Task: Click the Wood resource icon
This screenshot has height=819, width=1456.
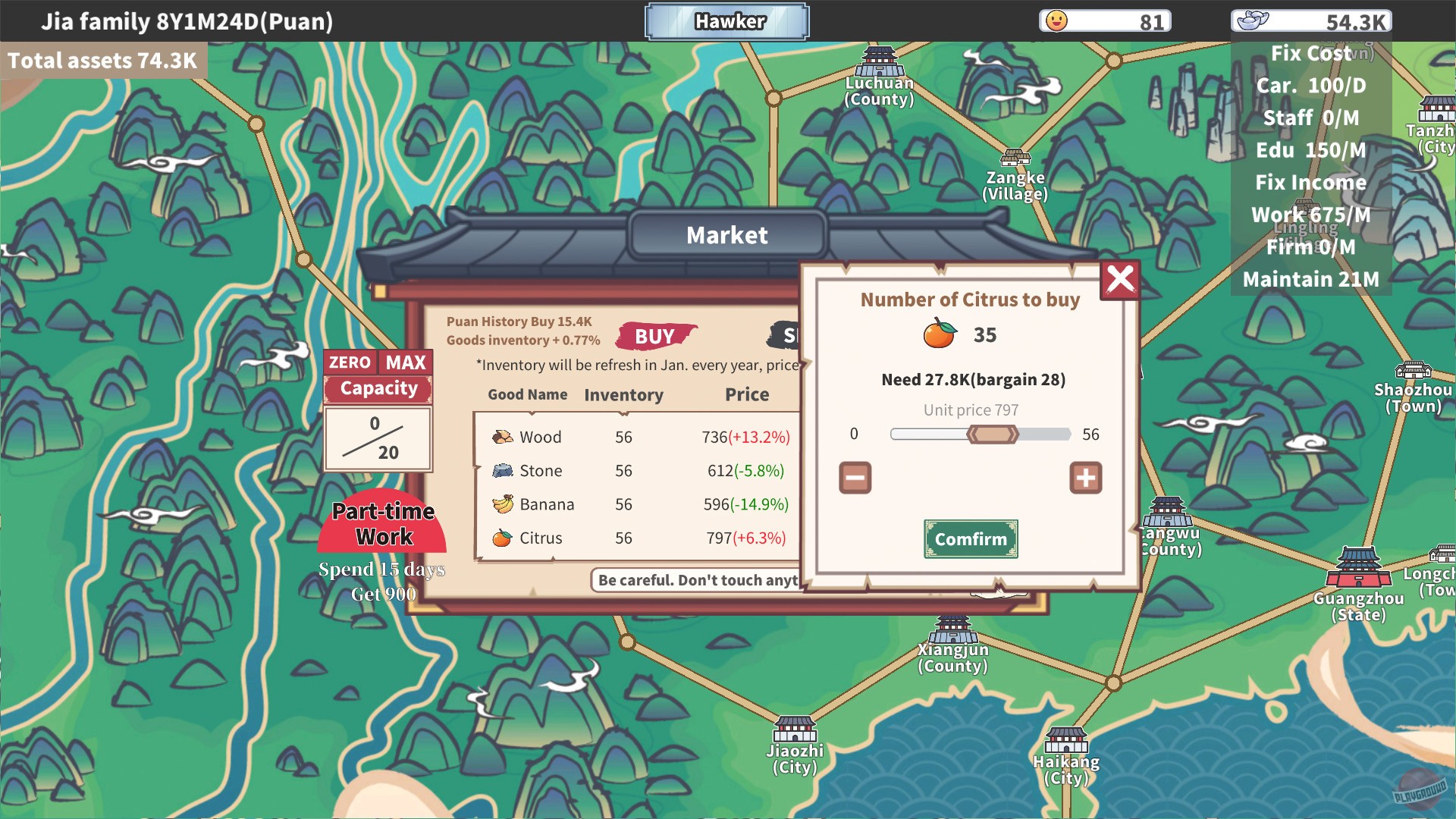Action: (x=502, y=437)
